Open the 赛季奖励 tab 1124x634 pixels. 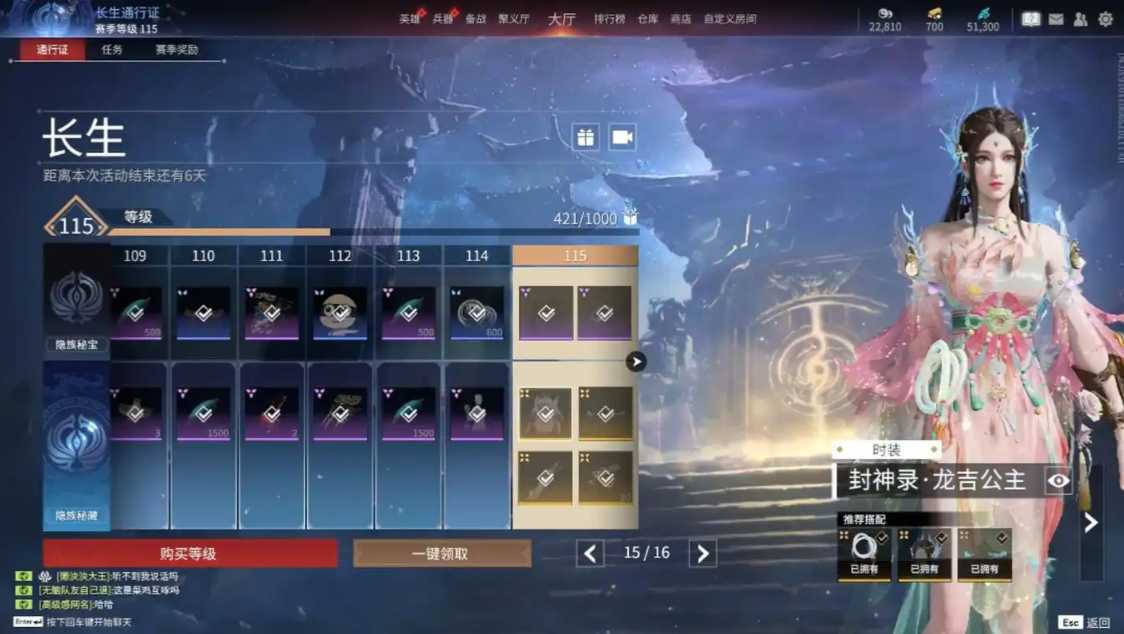(x=176, y=50)
